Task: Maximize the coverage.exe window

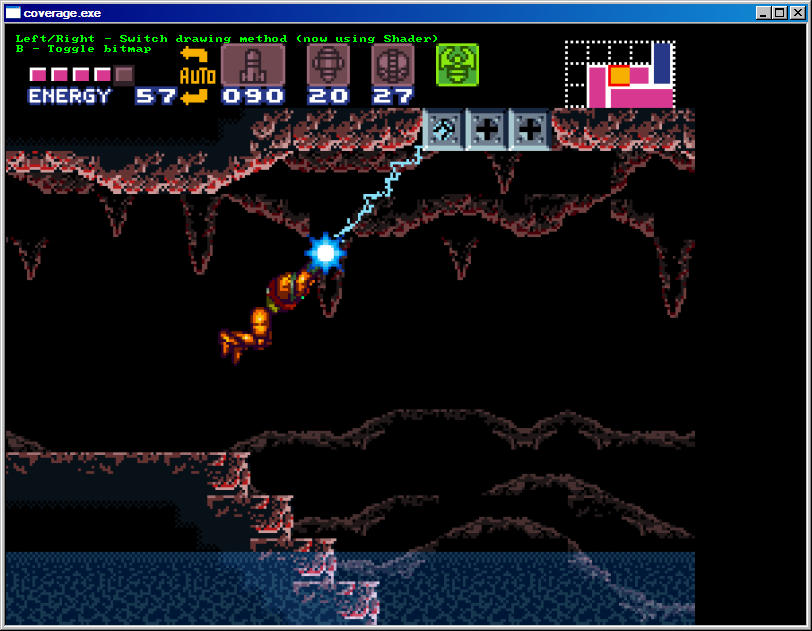Action: 778,13
